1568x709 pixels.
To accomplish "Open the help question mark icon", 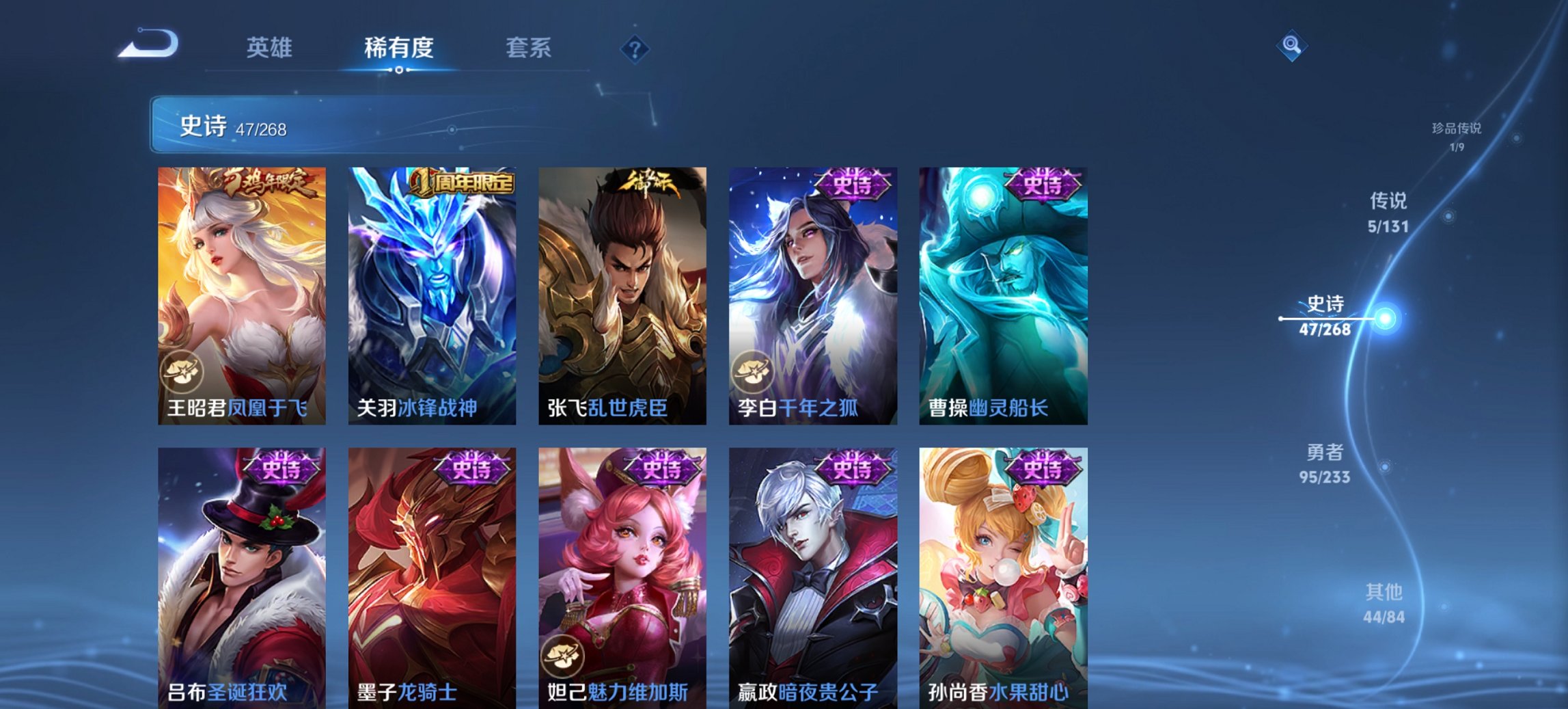I will (635, 49).
